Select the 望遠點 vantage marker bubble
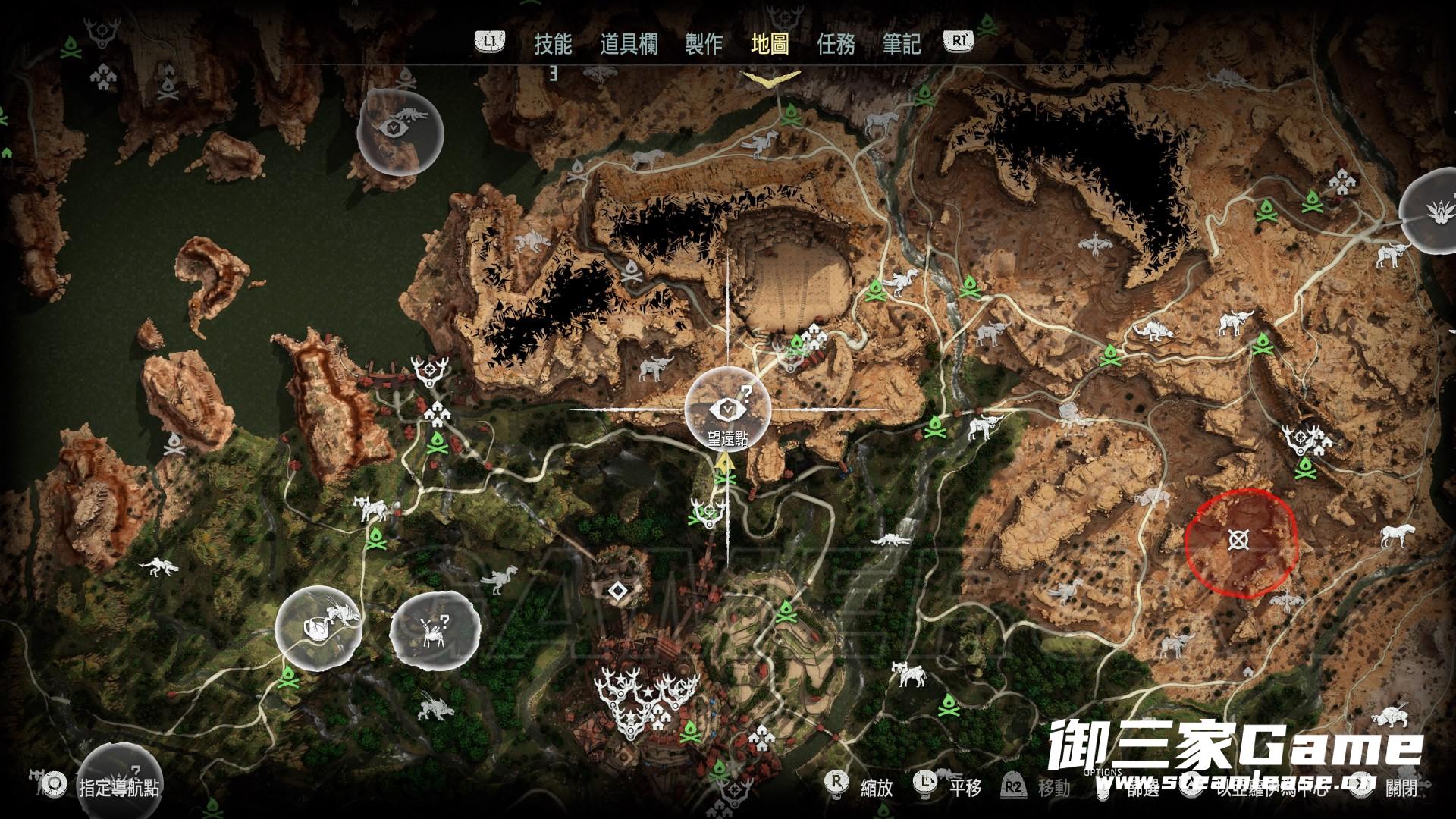 pos(728,409)
